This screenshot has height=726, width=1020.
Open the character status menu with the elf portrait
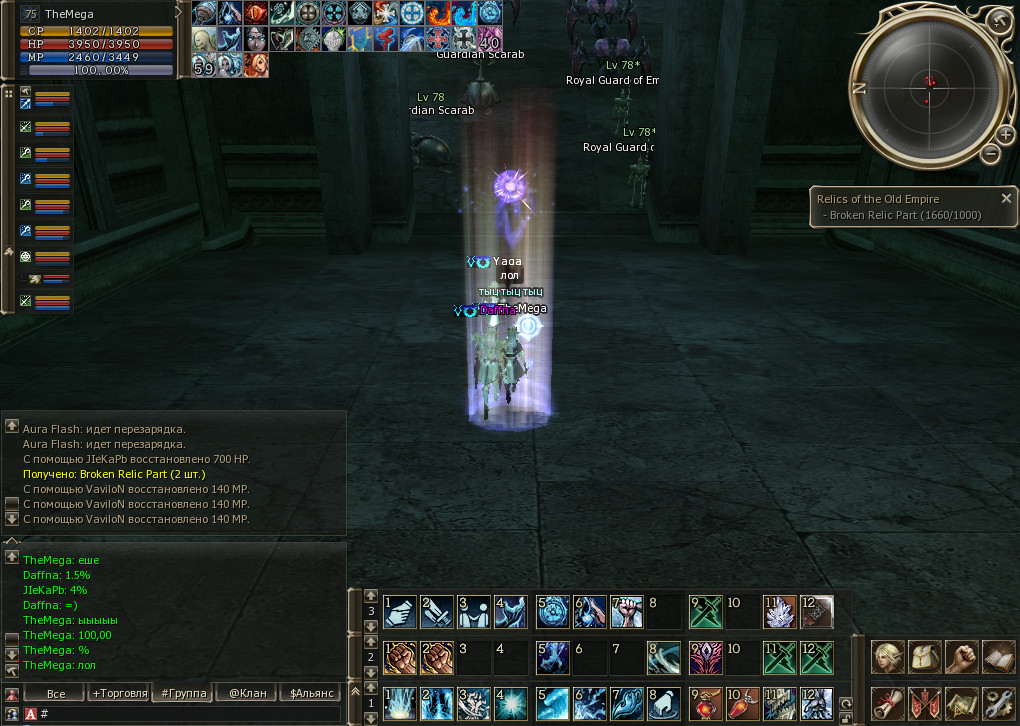(x=888, y=657)
